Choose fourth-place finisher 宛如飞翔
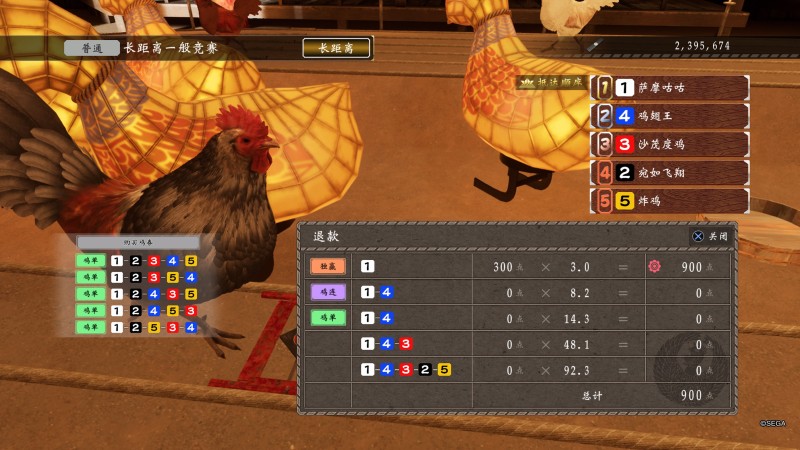This screenshot has width=800, height=450. pos(670,172)
